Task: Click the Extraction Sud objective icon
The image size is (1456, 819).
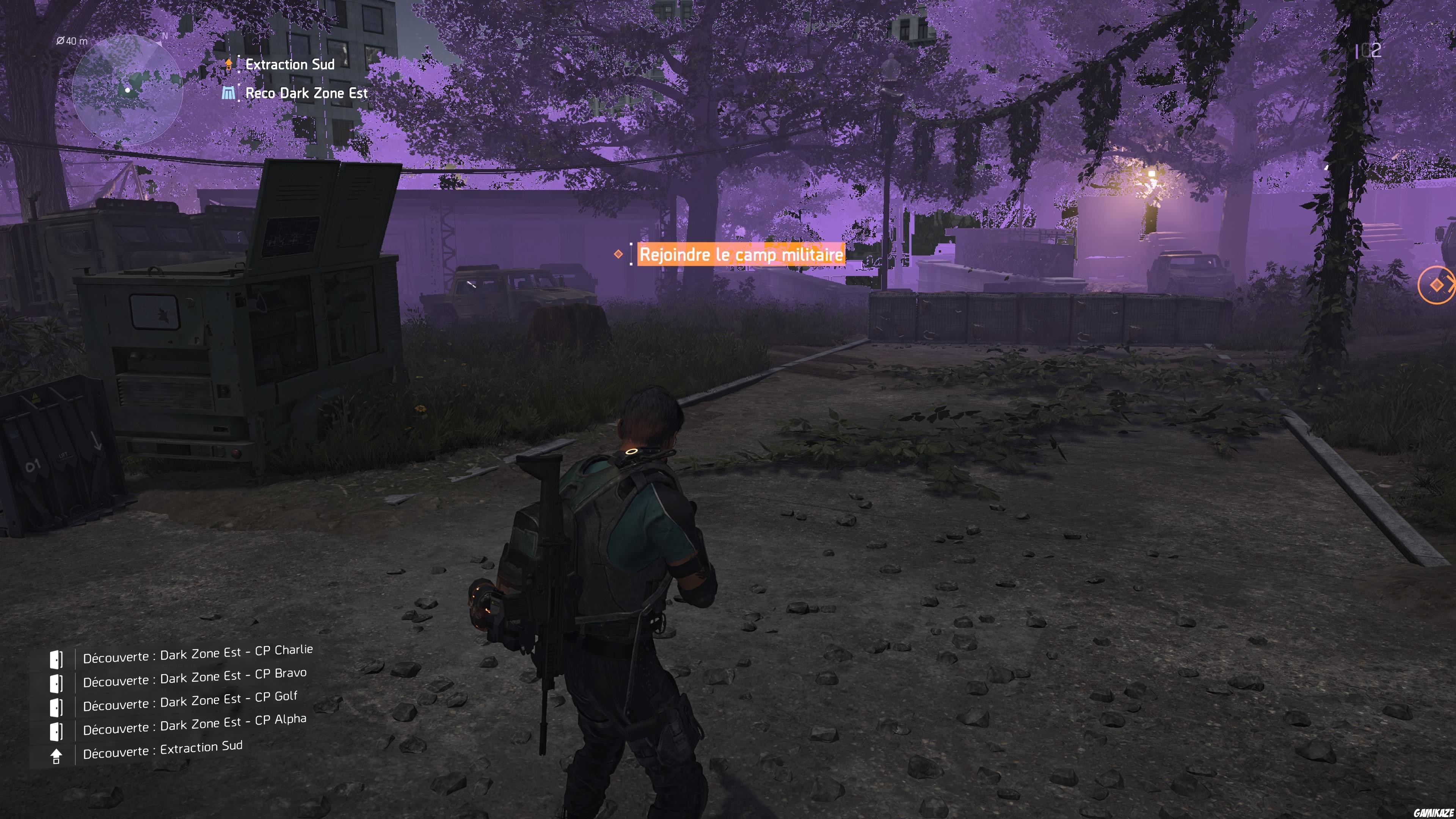Action: pyautogui.click(x=228, y=64)
